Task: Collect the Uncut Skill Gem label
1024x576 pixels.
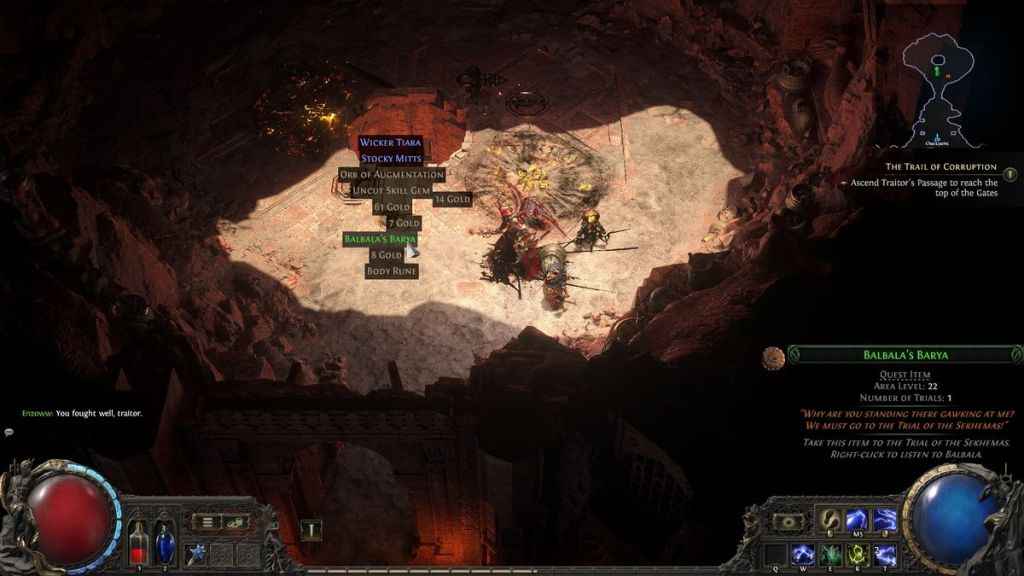Action: [x=391, y=190]
